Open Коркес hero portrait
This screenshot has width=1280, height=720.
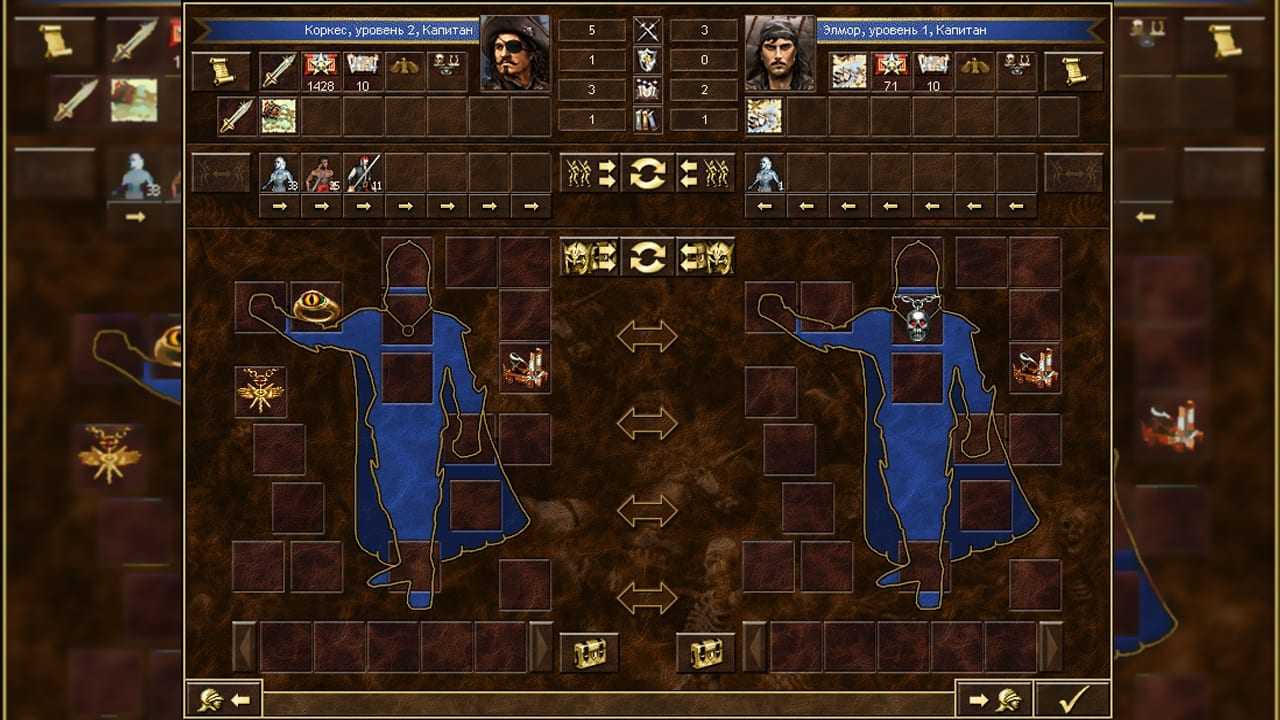click(515, 52)
